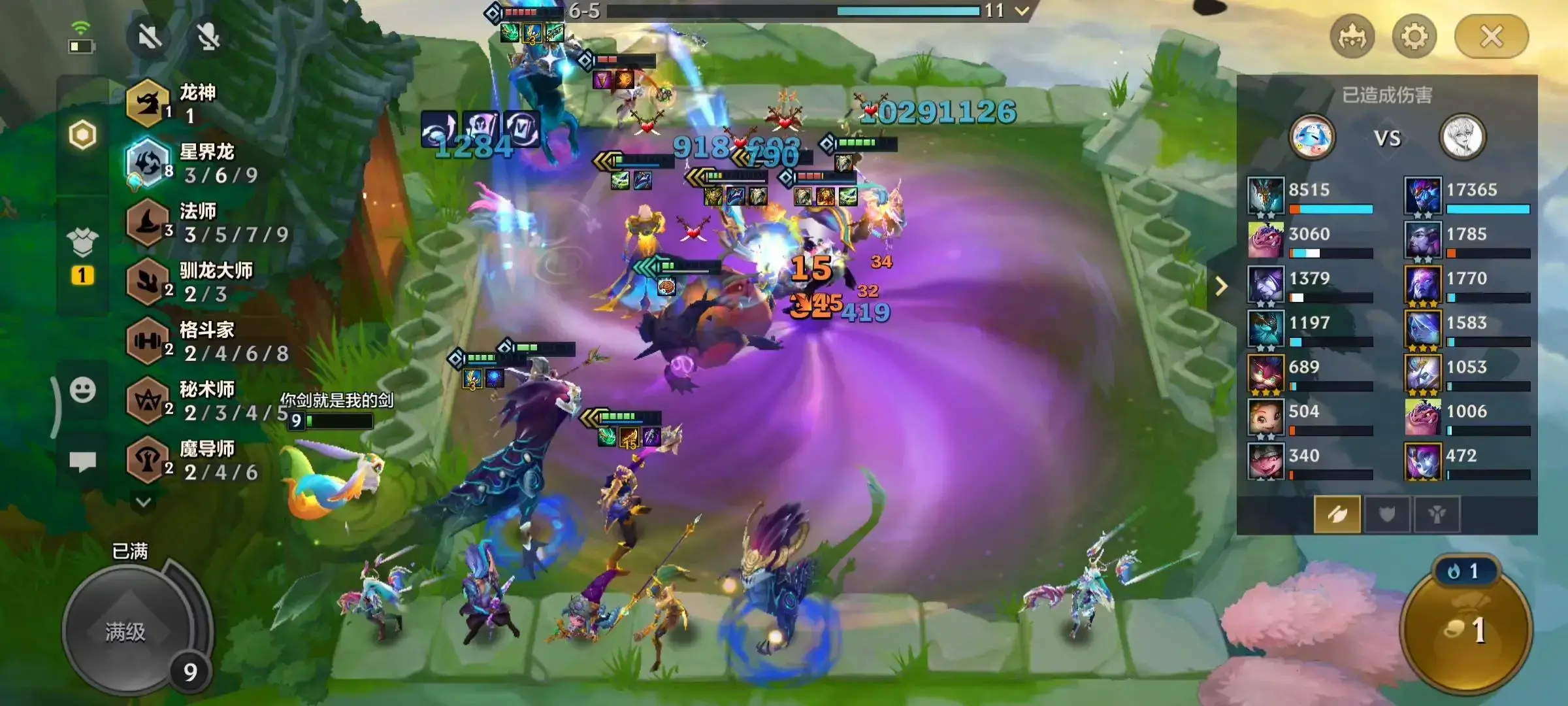Open the settings gear menu
Image resolution: width=1568 pixels, height=706 pixels.
[1414, 37]
